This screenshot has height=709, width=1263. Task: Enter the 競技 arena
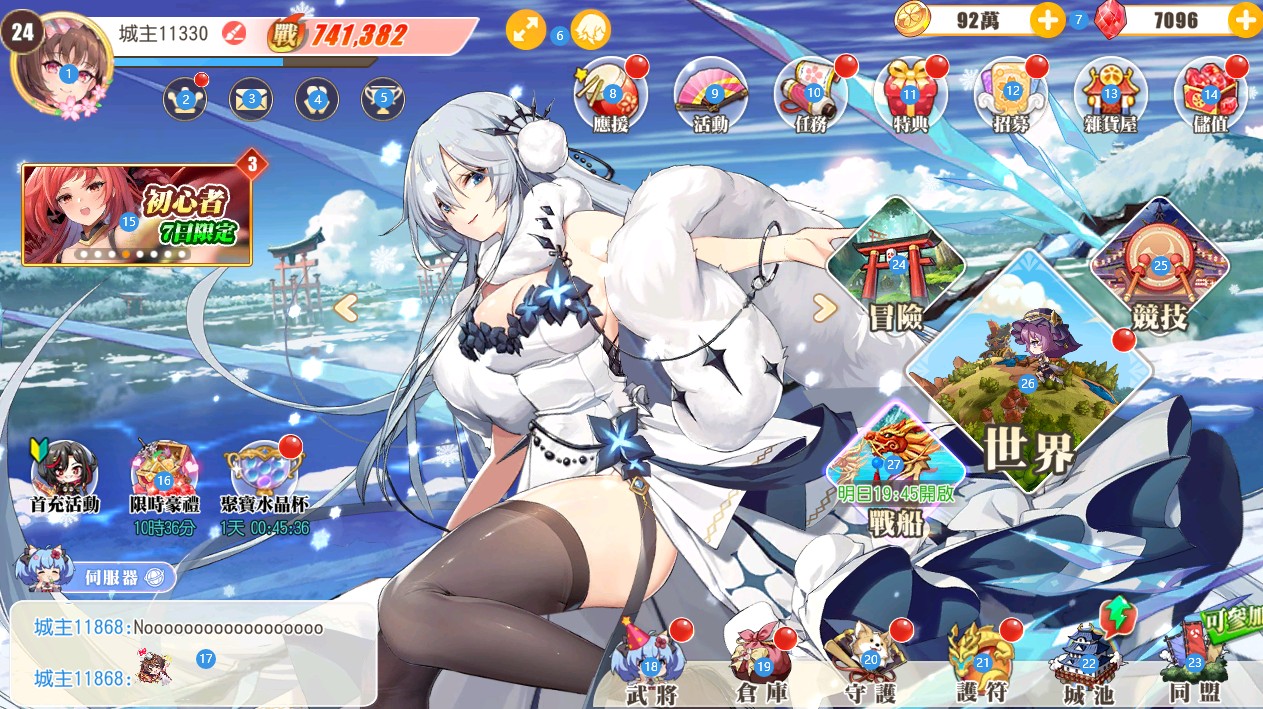click(x=1159, y=270)
